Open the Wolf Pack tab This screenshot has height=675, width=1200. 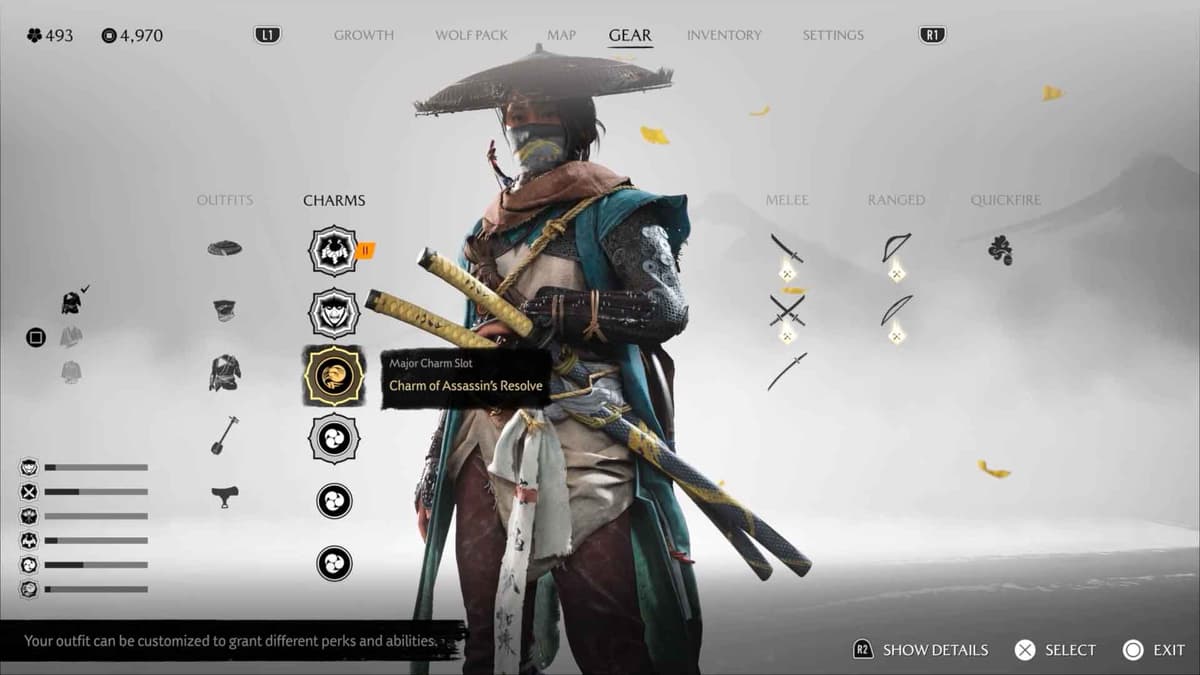click(x=471, y=35)
